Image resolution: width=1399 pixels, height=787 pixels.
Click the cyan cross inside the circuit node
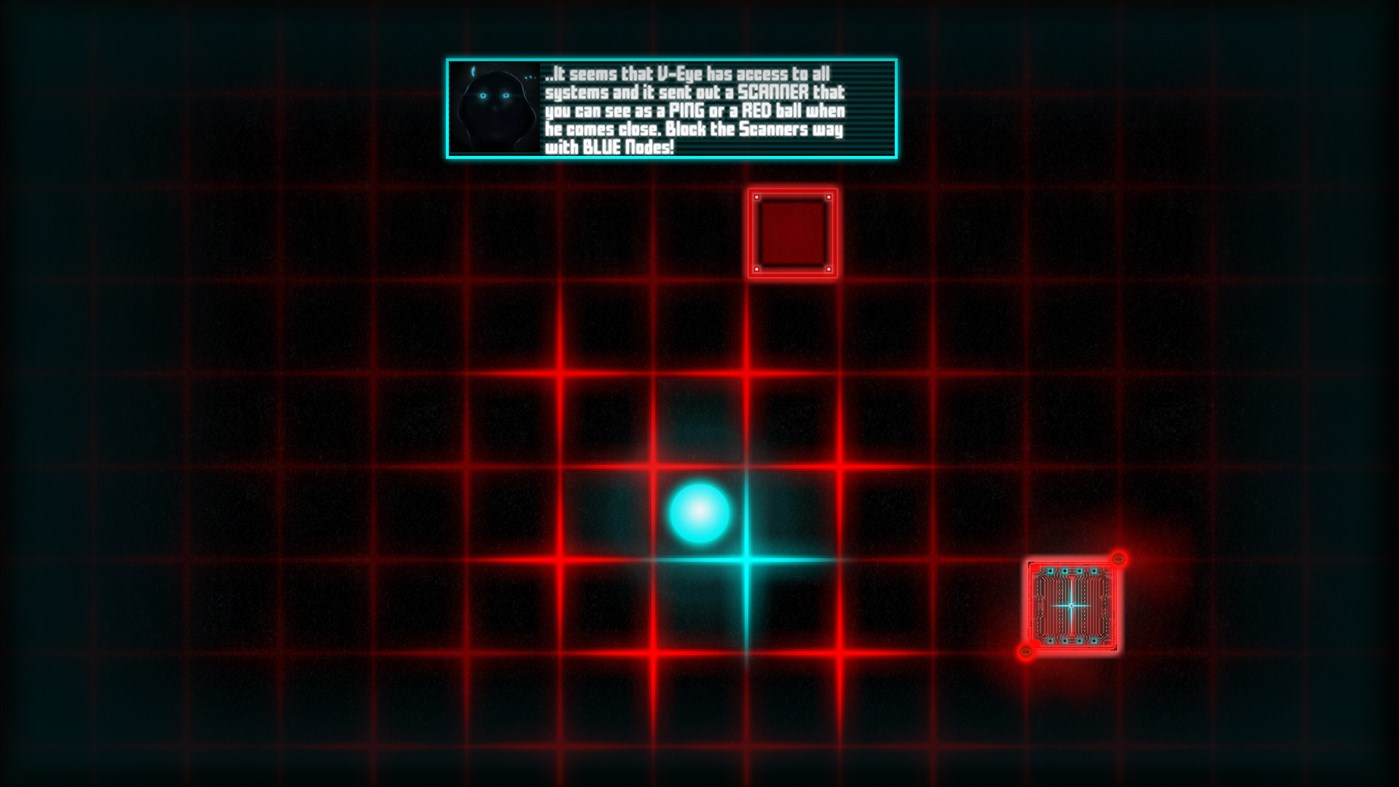click(1072, 605)
